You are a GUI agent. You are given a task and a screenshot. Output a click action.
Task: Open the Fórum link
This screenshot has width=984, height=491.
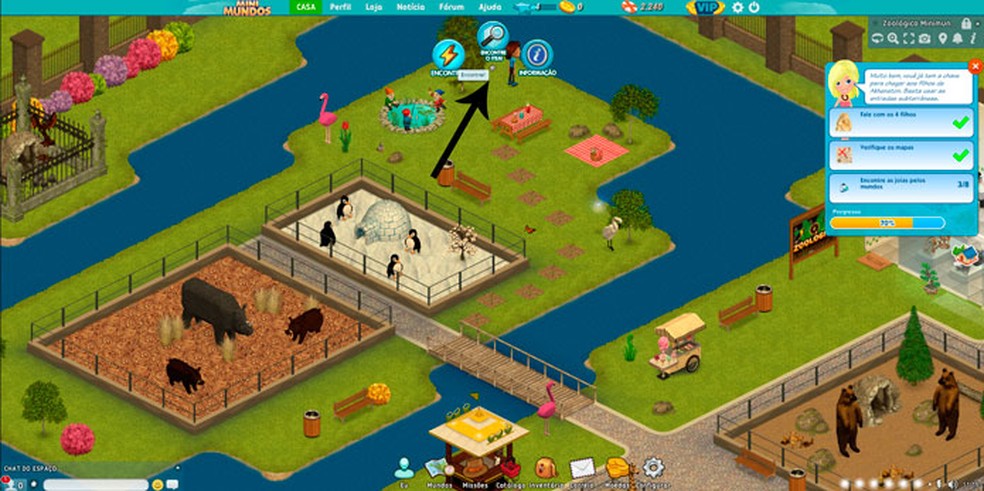pyautogui.click(x=451, y=7)
